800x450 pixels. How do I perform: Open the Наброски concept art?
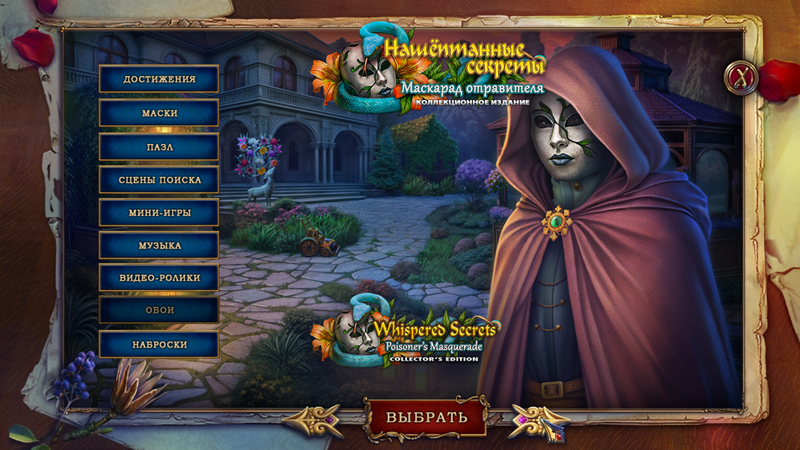coord(159,344)
